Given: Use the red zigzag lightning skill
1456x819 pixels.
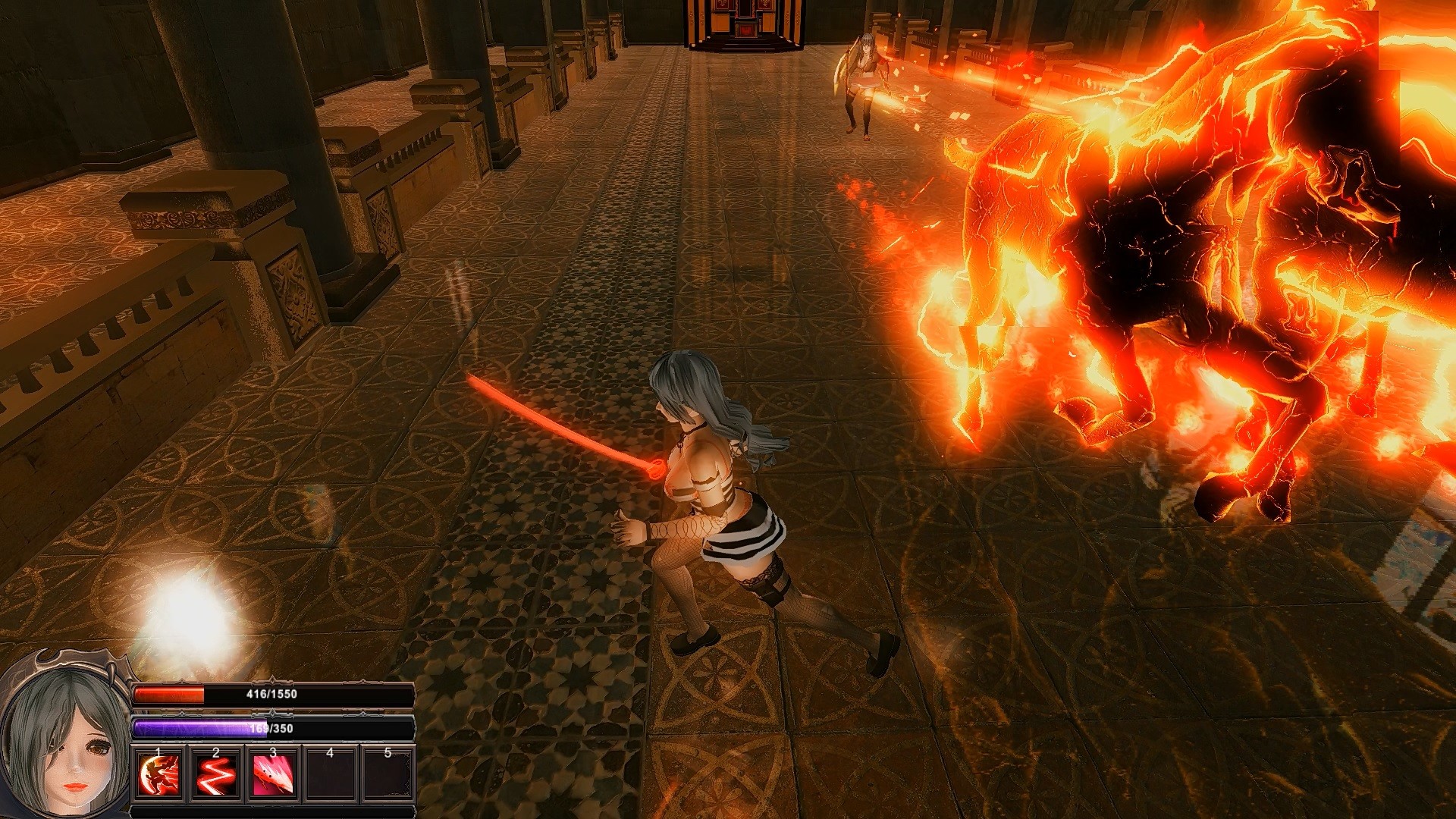Looking at the screenshot, I should point(215,775).
